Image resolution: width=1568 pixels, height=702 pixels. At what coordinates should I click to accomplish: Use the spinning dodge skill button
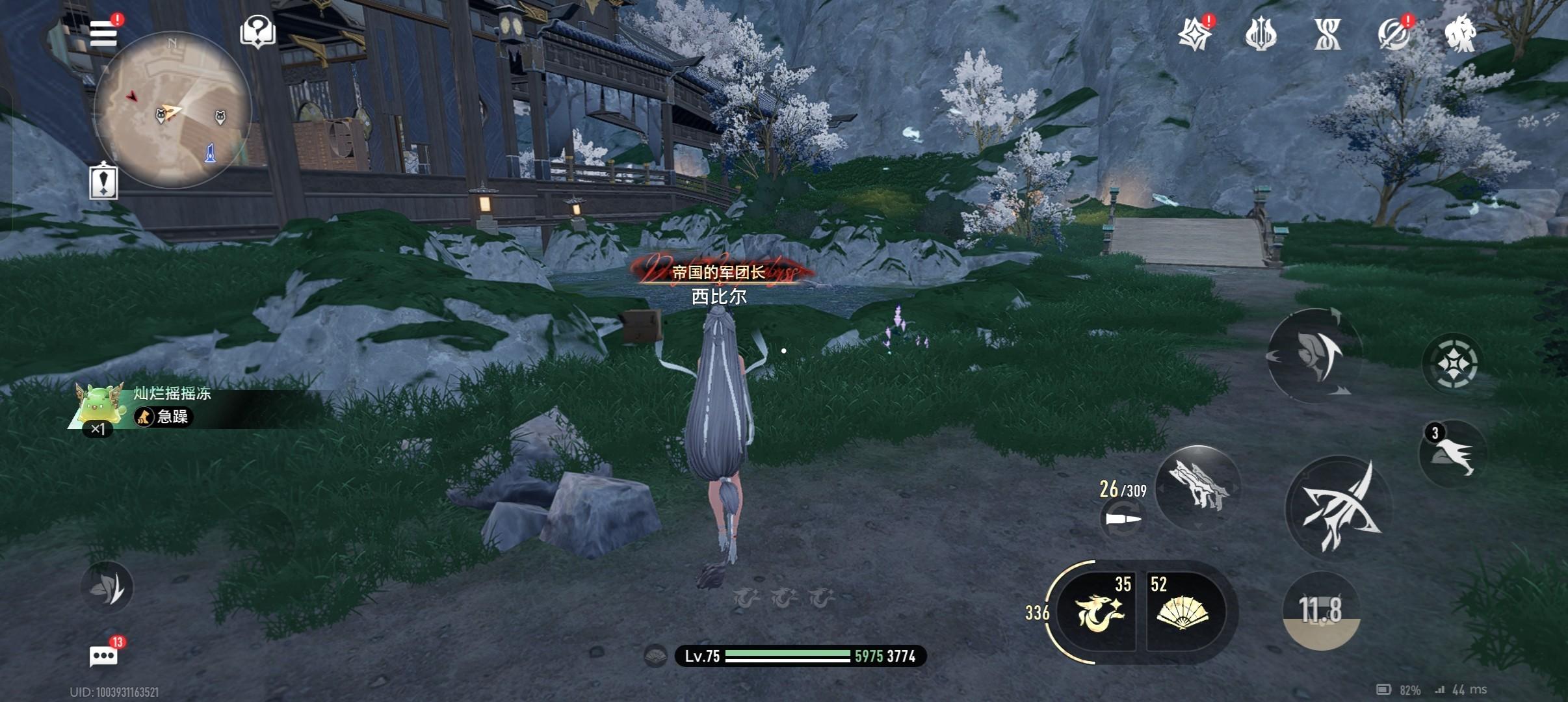(1314, 354)
